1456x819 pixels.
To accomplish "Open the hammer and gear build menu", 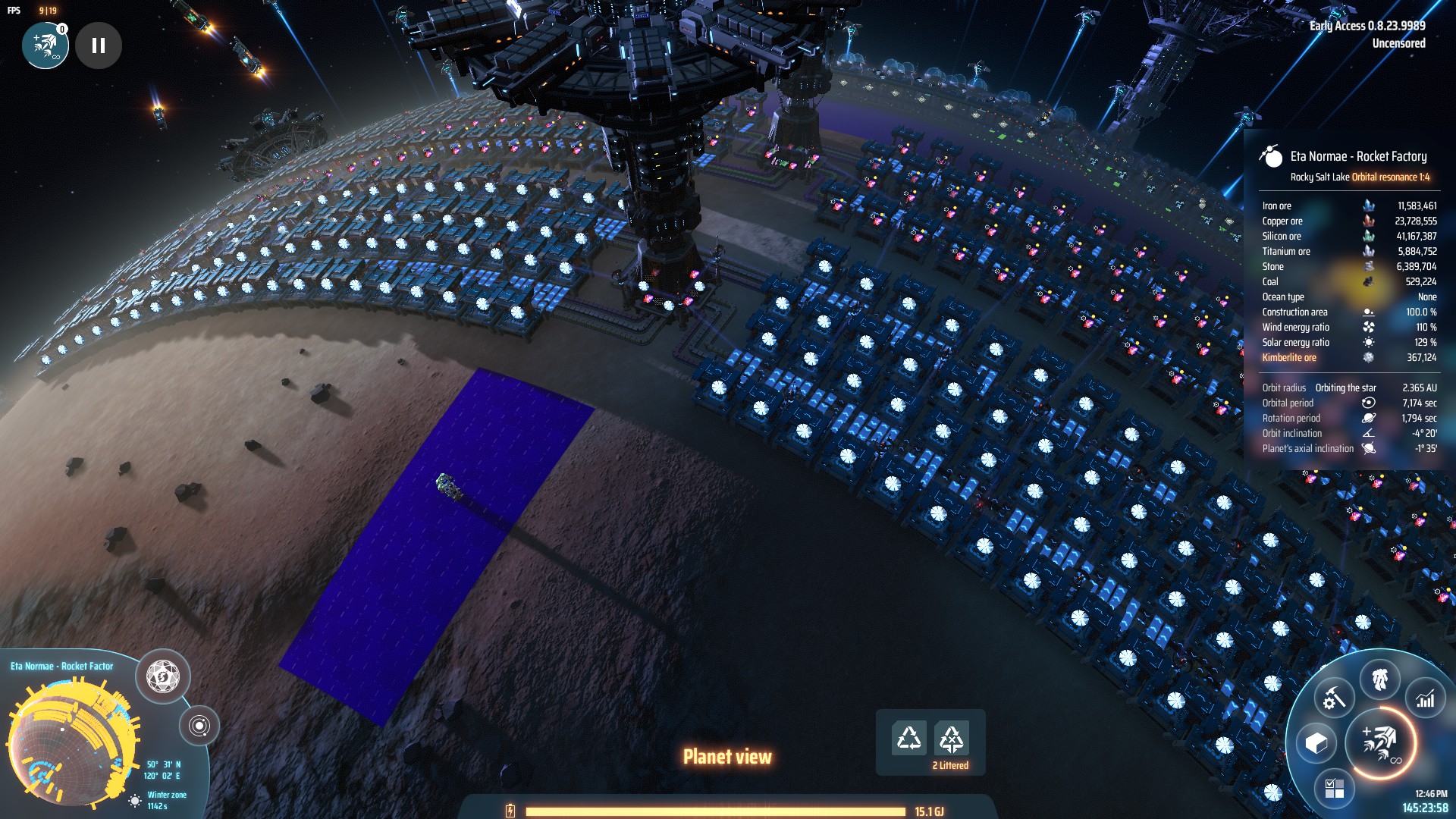I will pos(1334,698).
